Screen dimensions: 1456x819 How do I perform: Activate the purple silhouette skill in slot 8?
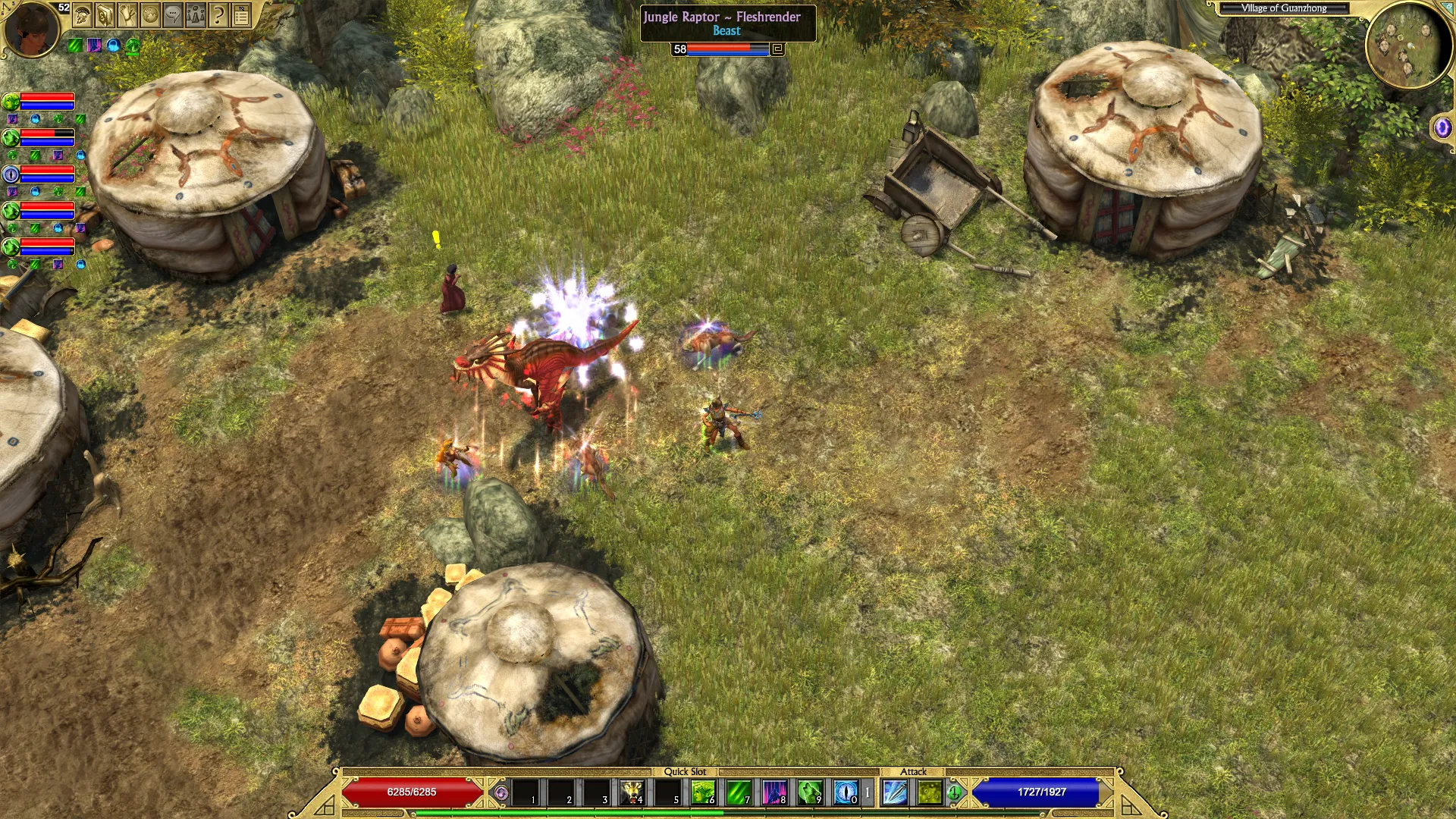pos(774,792)
